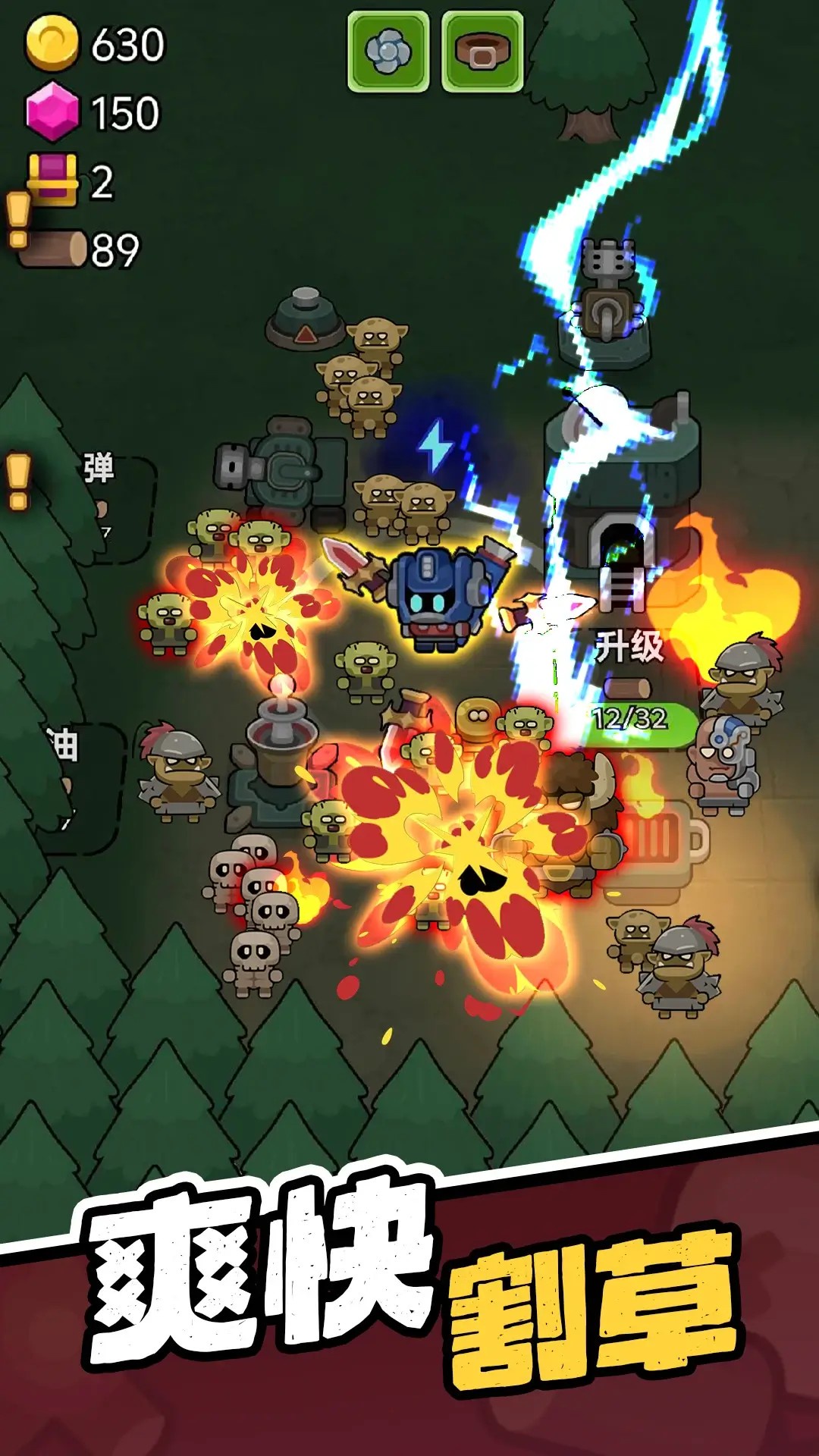Open the purple treasure chest icon
This screenshot has height=1456, width=819.
tap(52, 180)
